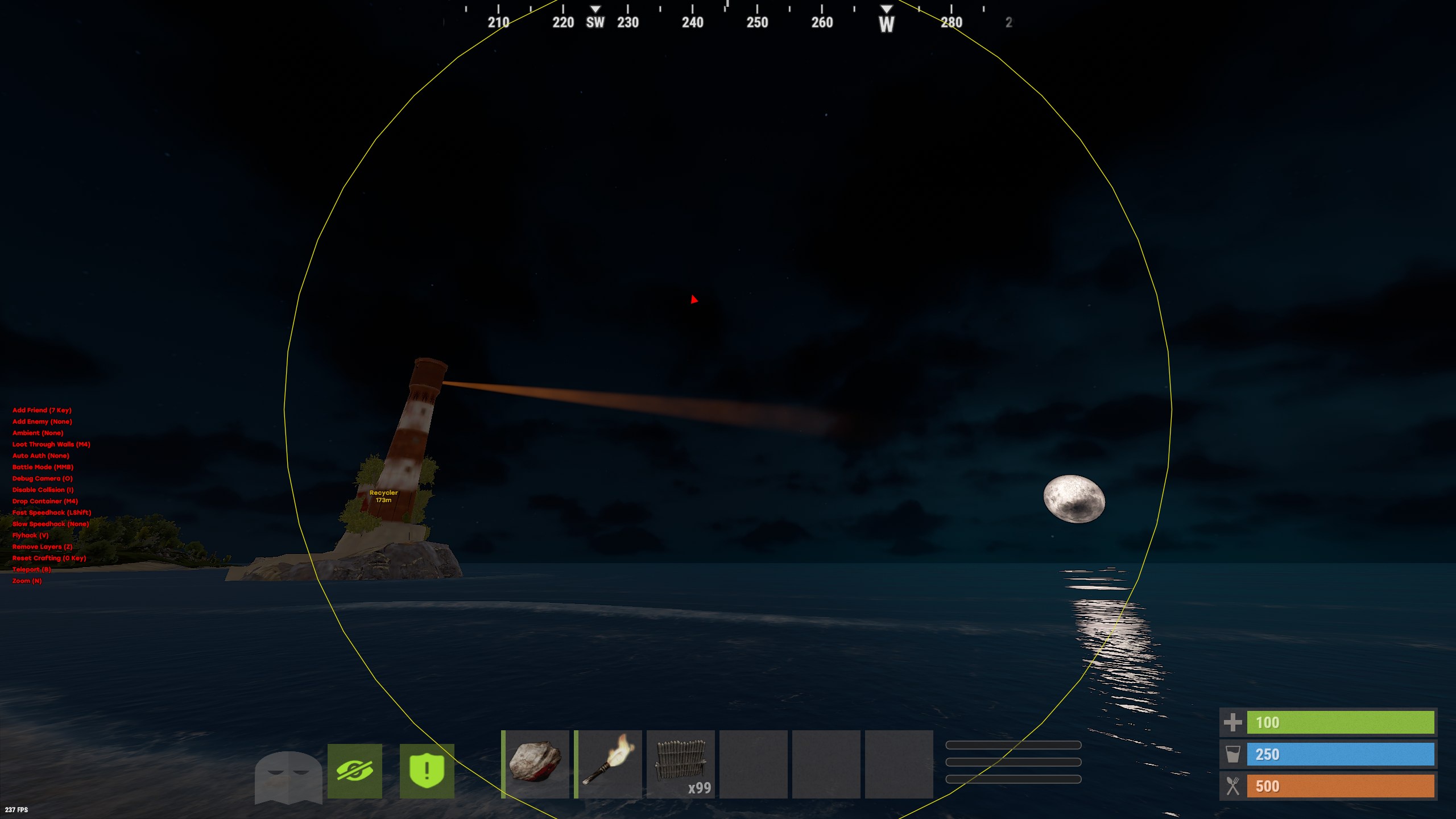
Task: Toggle Loot Through Walls (M4) option
Action: tap(51, 444)
